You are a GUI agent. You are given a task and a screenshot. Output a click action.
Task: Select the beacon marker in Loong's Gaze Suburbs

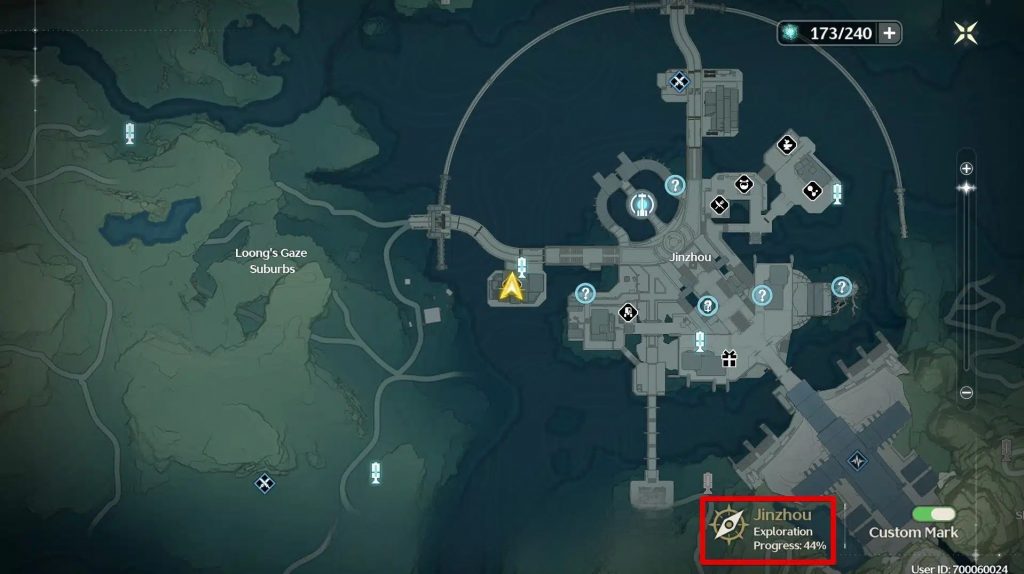pyautogui.click(x=129, y=132)
